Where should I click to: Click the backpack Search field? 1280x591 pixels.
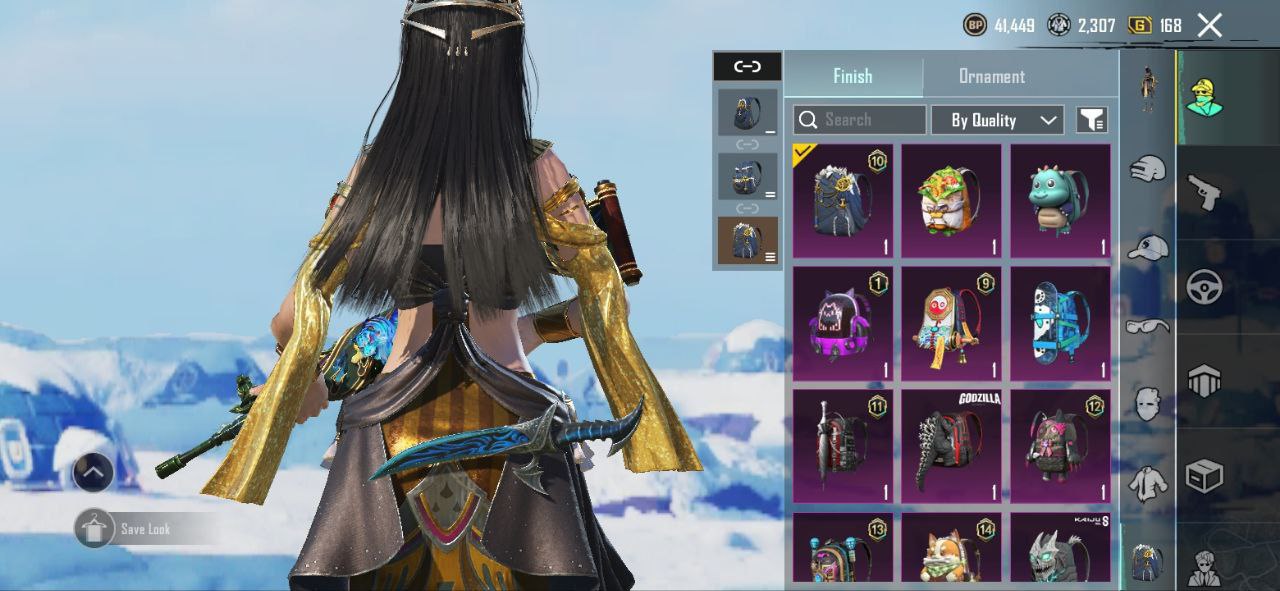point(860,120)
